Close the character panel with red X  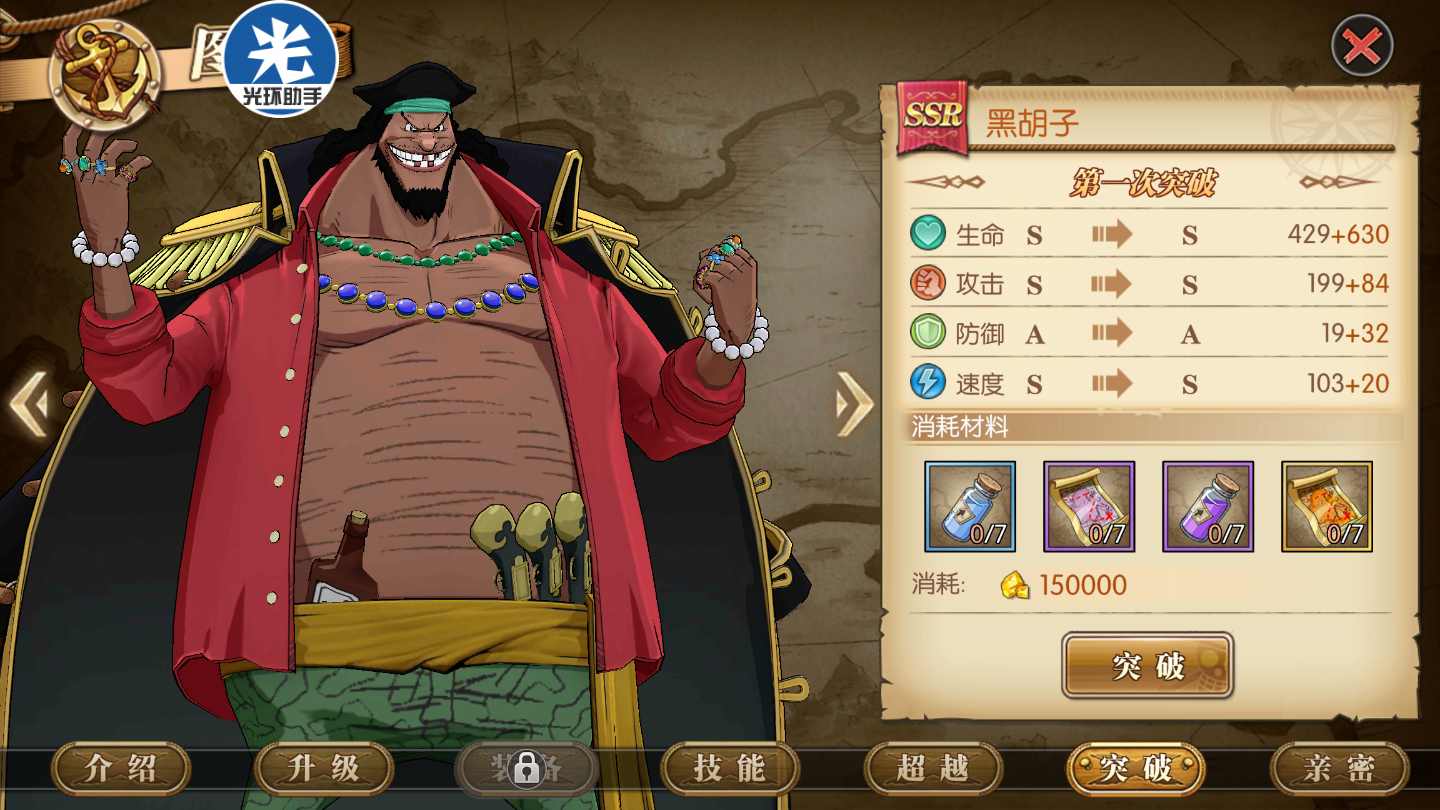[1362, 46]
